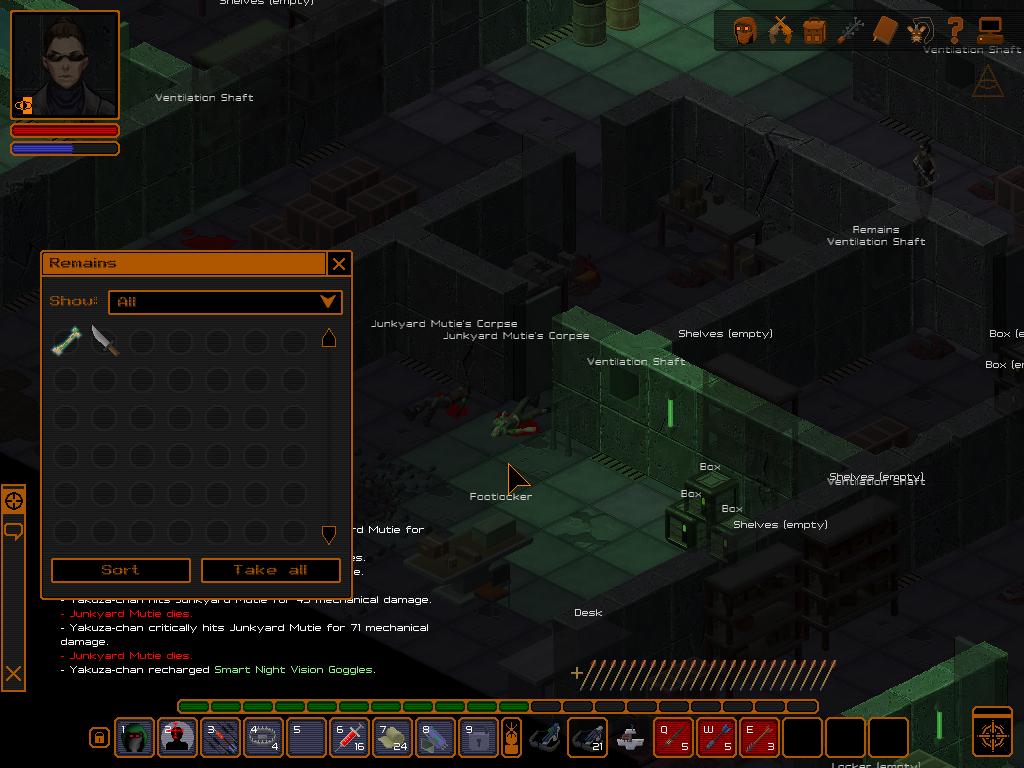Activate hotbar slot 1 hooded ability

point(134,738)
